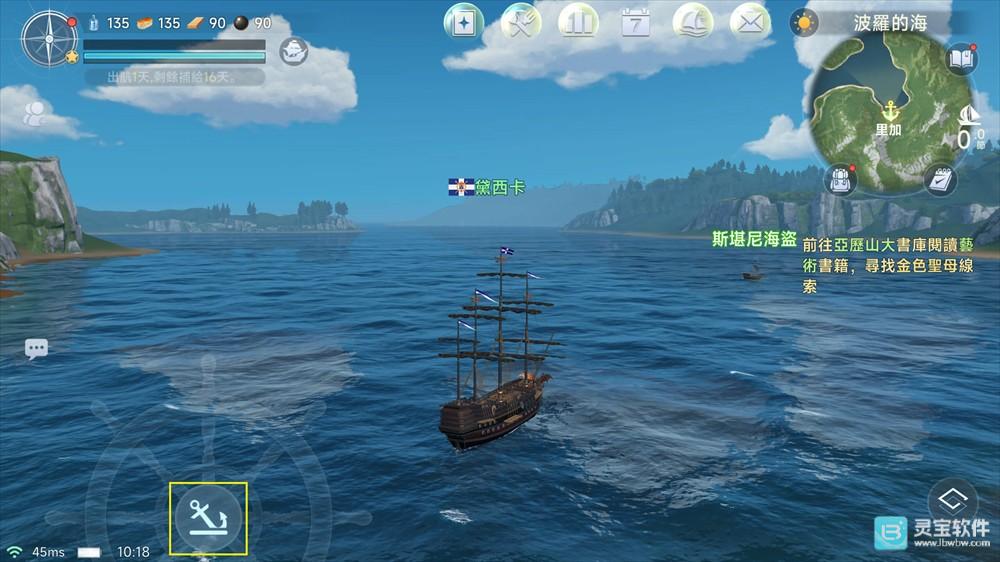The width and height of the screenshot is (1000, 562).
Task: Open the crossed tools menu icon
Action: [x=521, y=22]
